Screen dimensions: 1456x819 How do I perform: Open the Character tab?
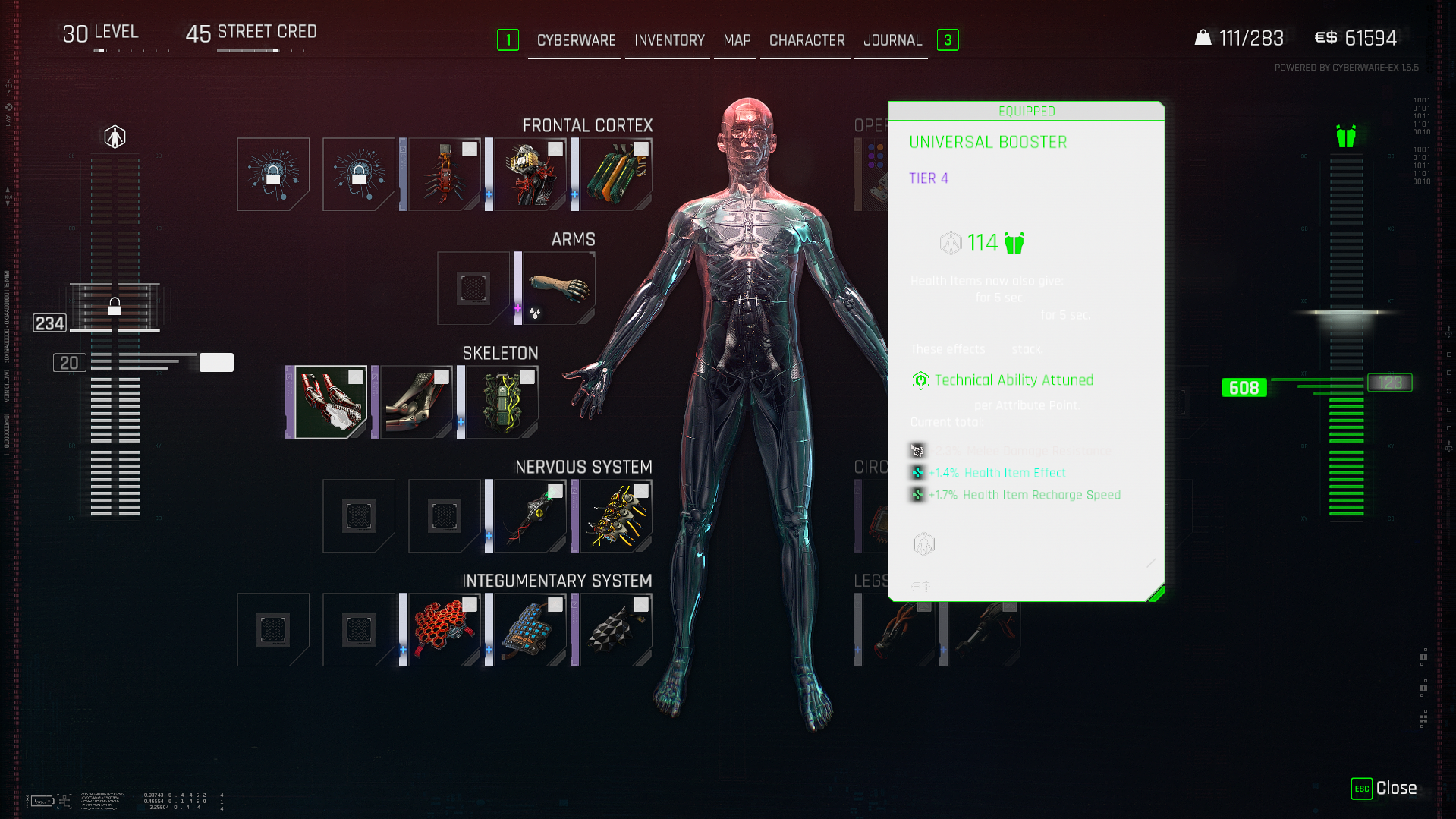[x=807, y=40]
